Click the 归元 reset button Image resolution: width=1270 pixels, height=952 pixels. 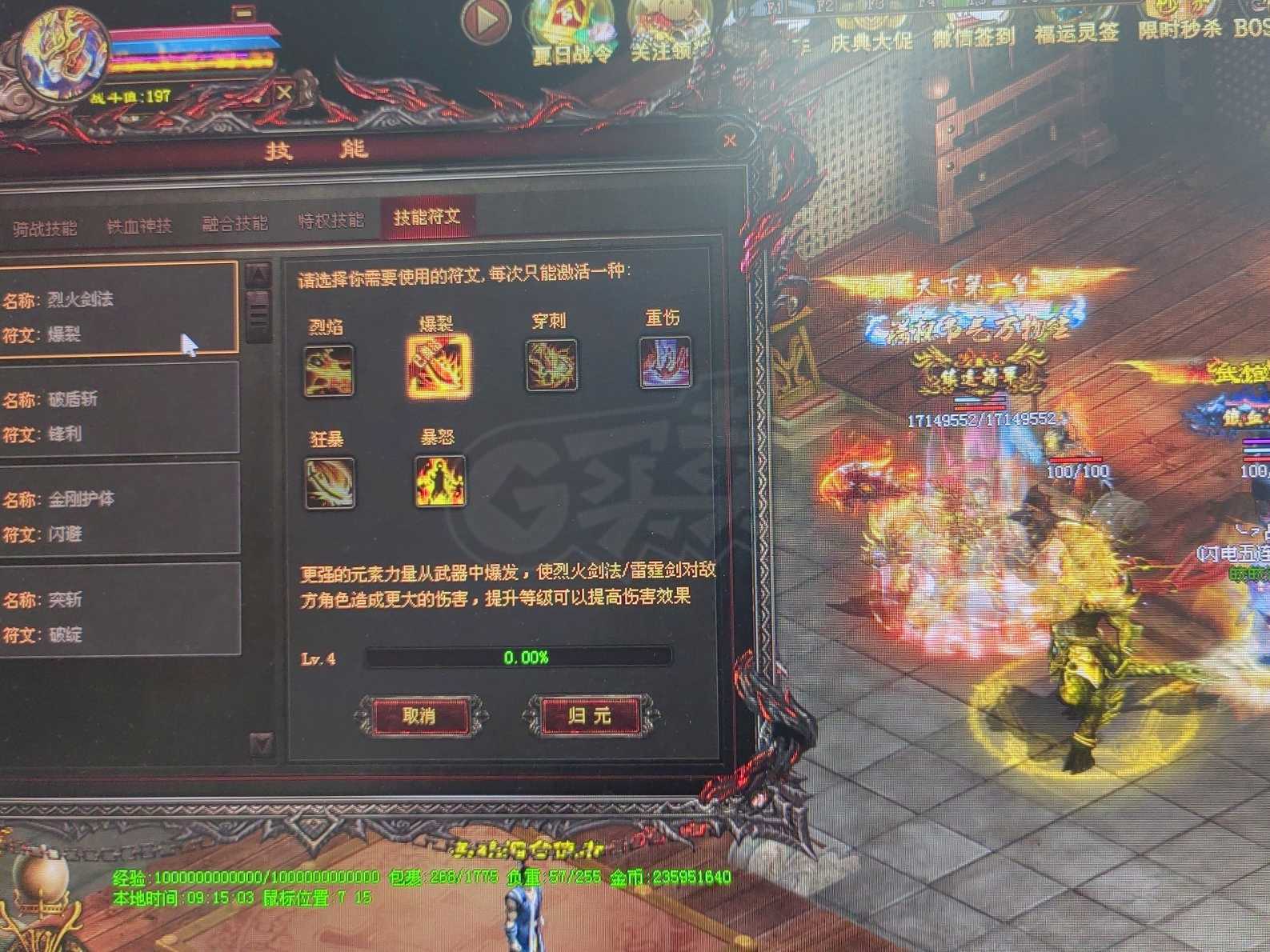[590, 715]
